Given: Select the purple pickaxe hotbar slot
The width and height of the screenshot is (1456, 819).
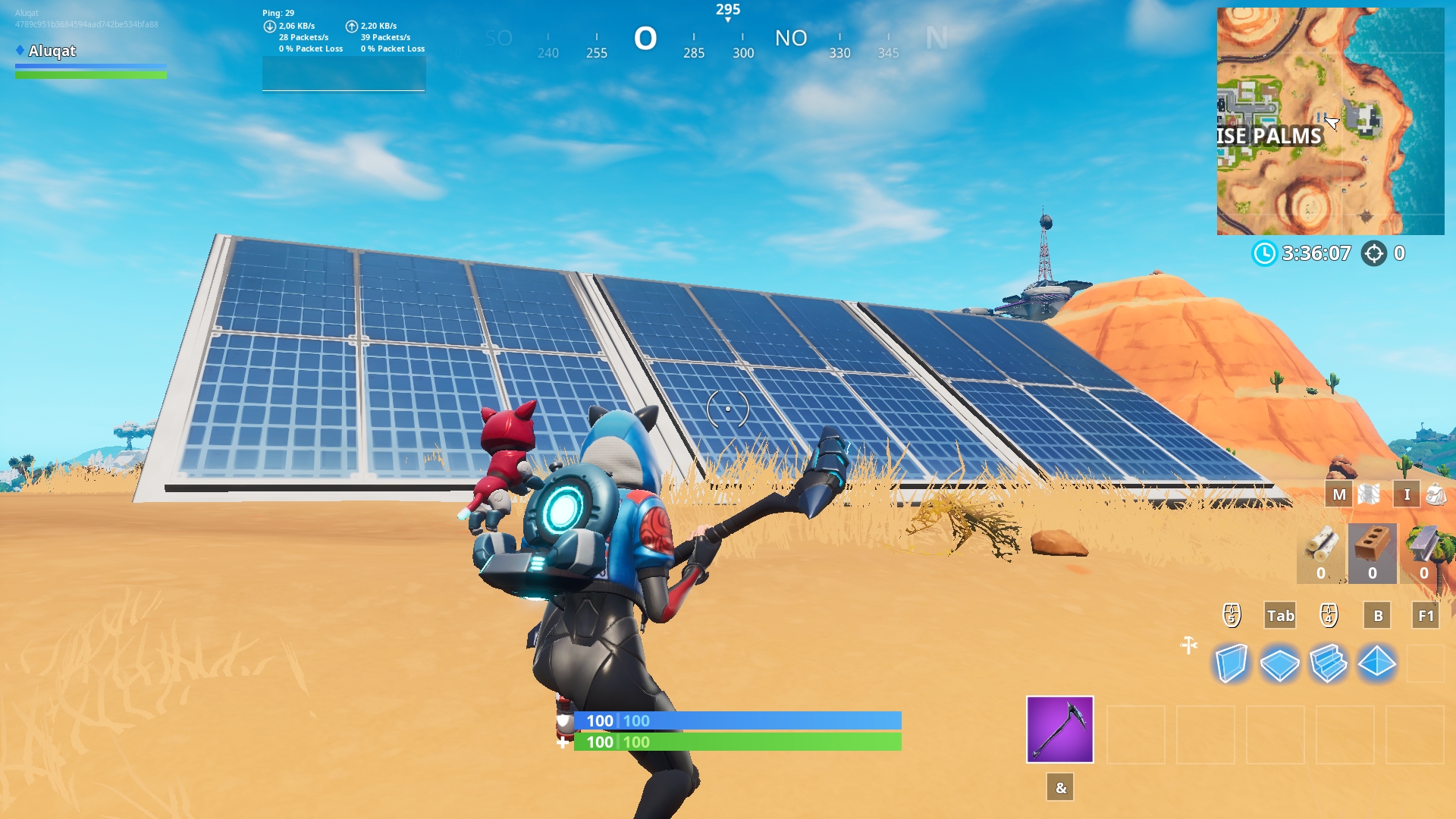Looking at the screenshot, I should click(1059, 730).
